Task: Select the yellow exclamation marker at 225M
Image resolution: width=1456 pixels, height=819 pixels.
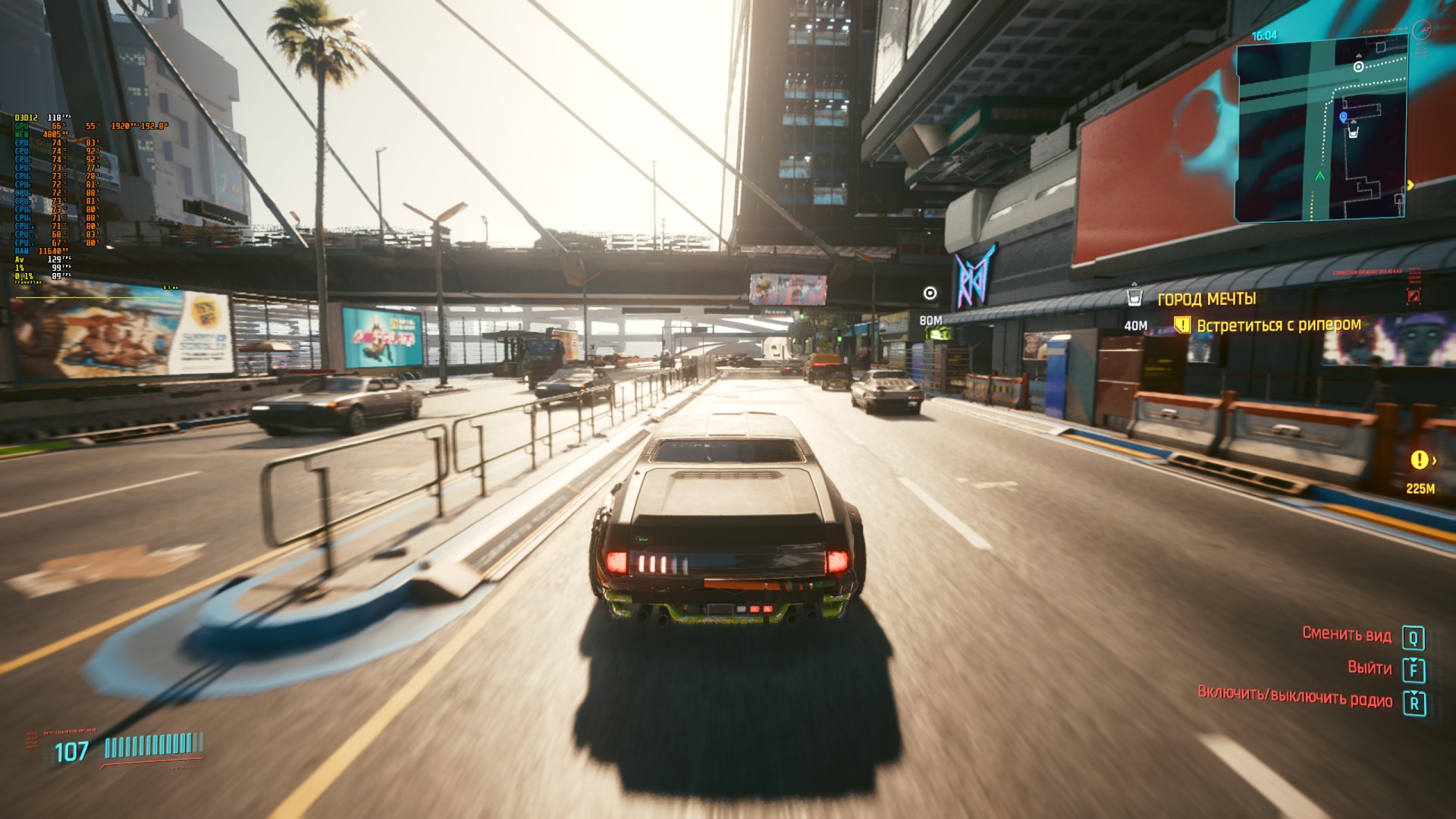Action: coord(1419,460)
